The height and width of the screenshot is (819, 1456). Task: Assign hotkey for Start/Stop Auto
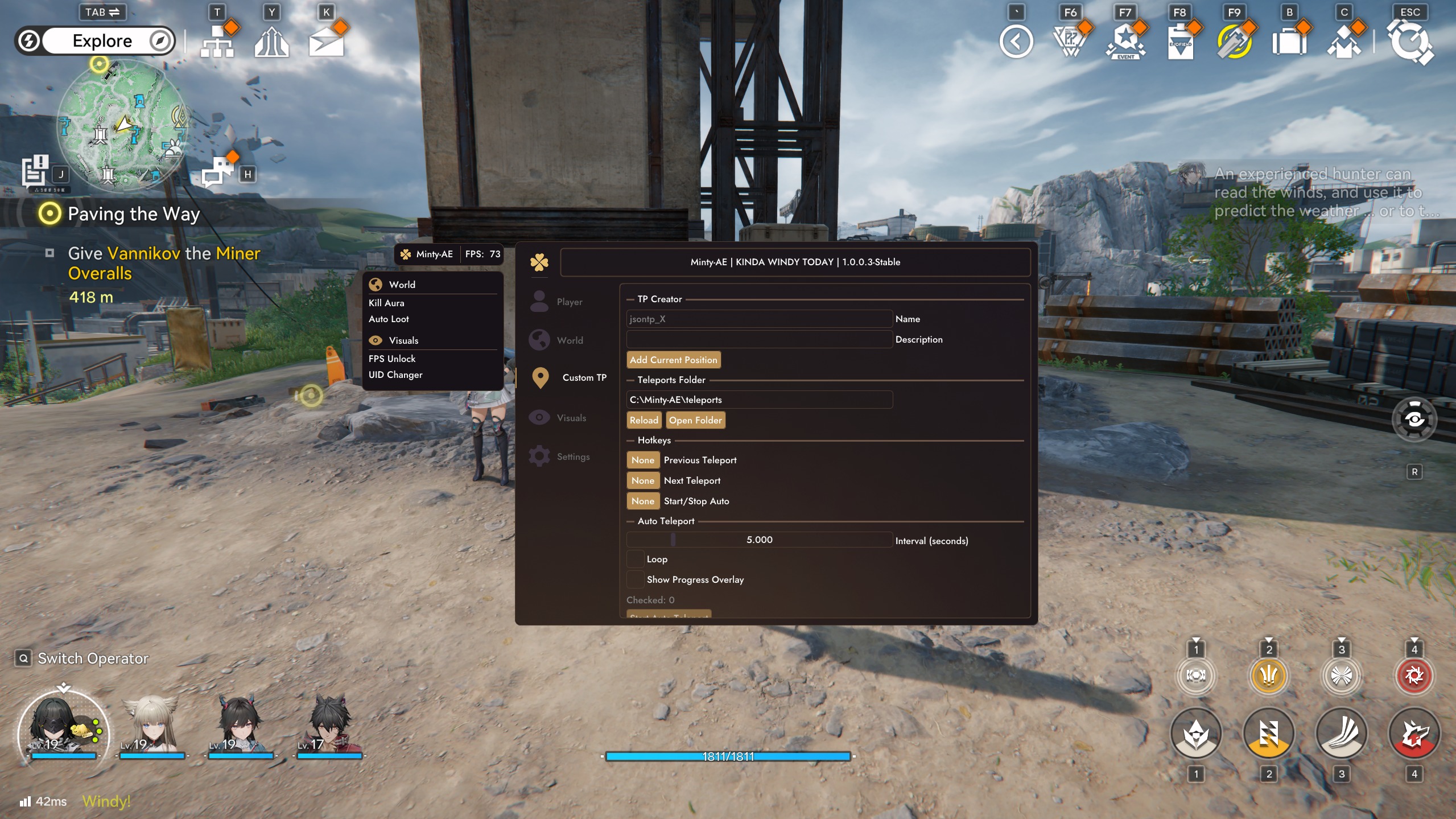(x=642, y=501)
